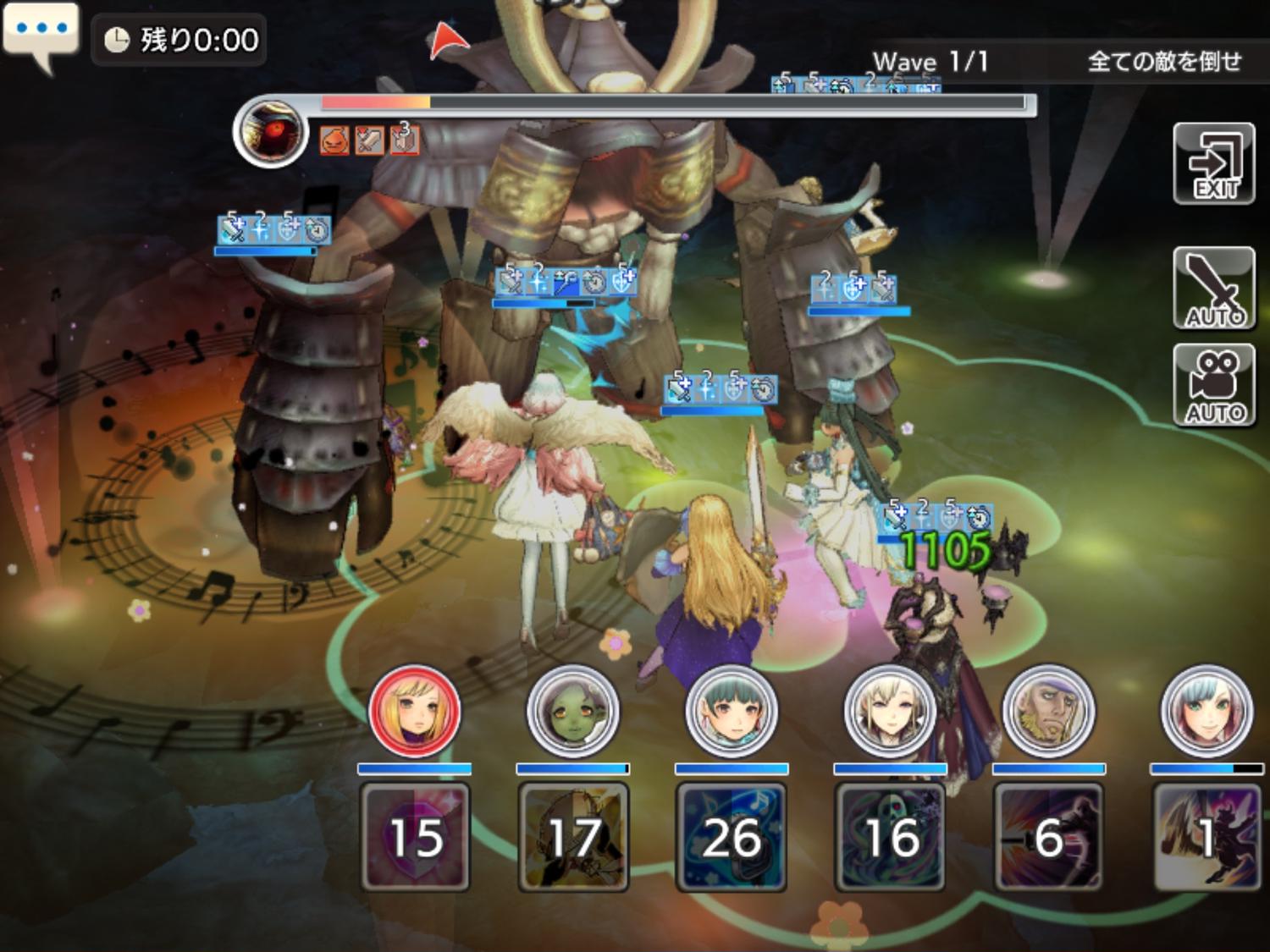The image size is (1270, 952).
Task: Activate the skill showing cooldown 1
Action: pos(1206,837)
